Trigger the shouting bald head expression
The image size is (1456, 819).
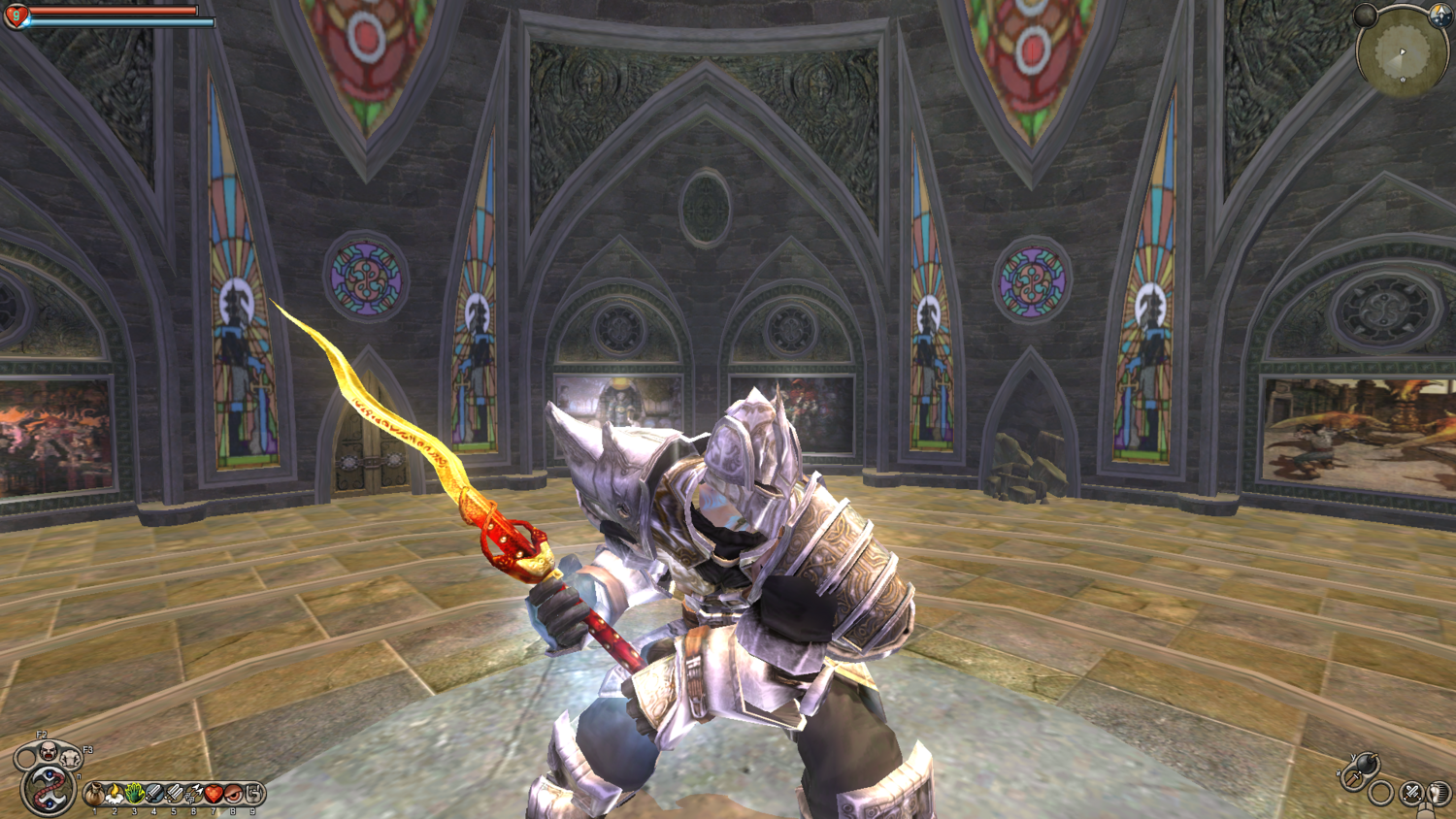pyautogui.click(x=47, y=749)
